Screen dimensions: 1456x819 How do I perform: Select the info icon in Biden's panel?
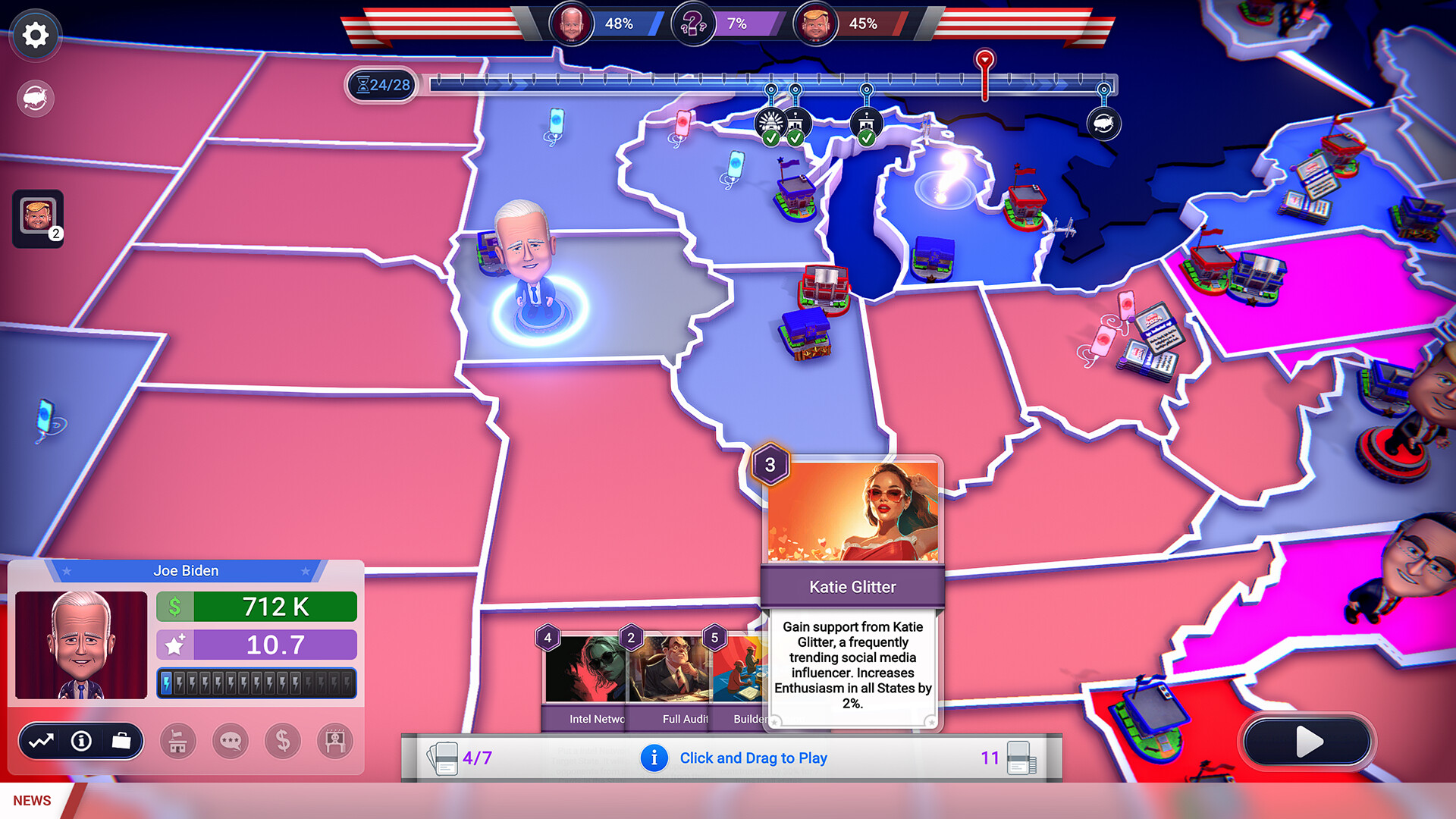pos(81,741)
